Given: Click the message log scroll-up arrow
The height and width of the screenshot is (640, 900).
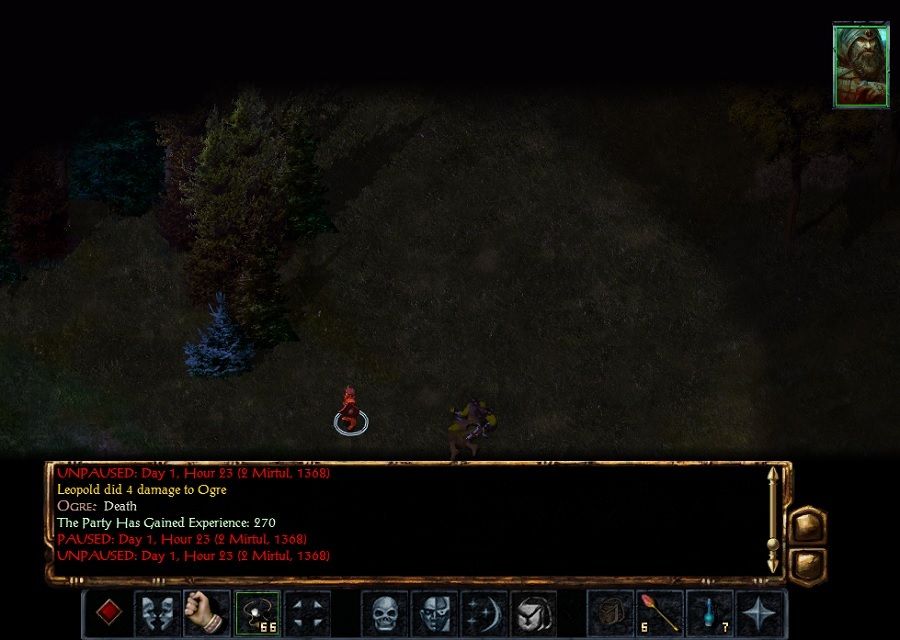Looking at the screenshot, I should 772,476.
